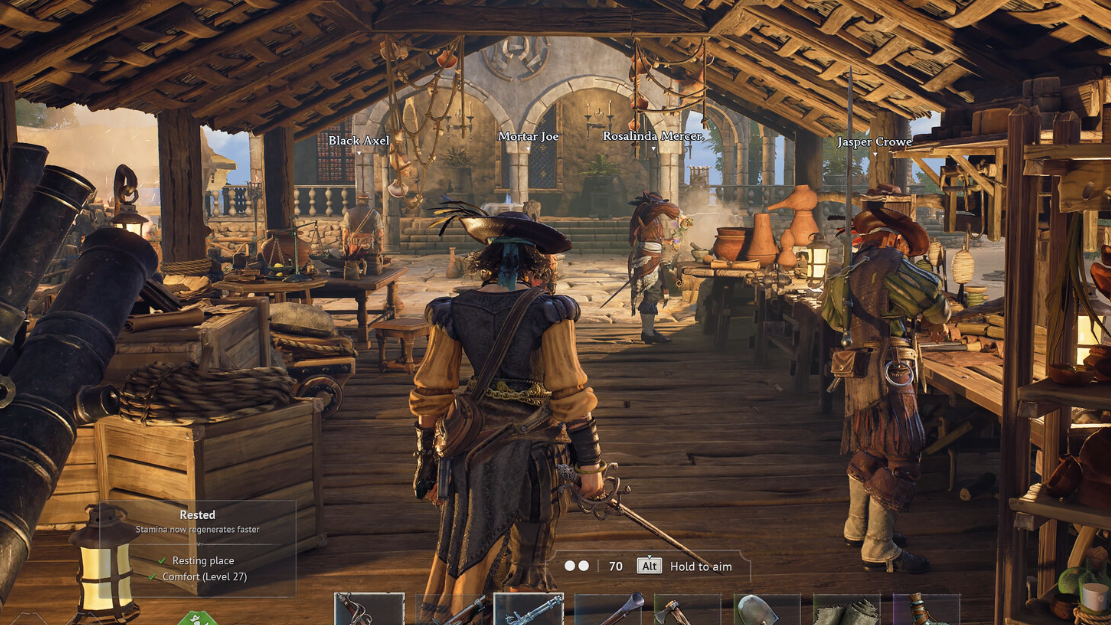Select the flintlock pistol hotbar slot
The height and width of the screenshot is (625, 1111).
(369, 610)
